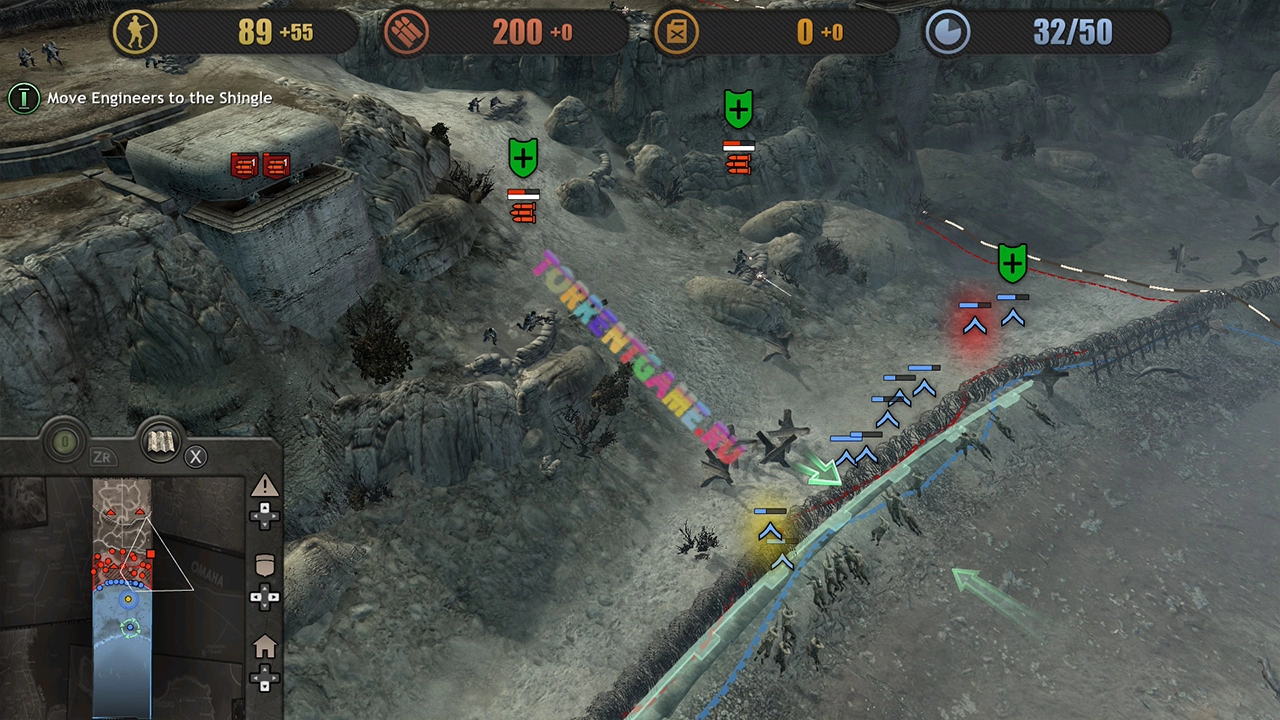The image size is (1280, 720).
Task: Select the yellow-highlighted squad marker
Action: [x=770, y=531]
